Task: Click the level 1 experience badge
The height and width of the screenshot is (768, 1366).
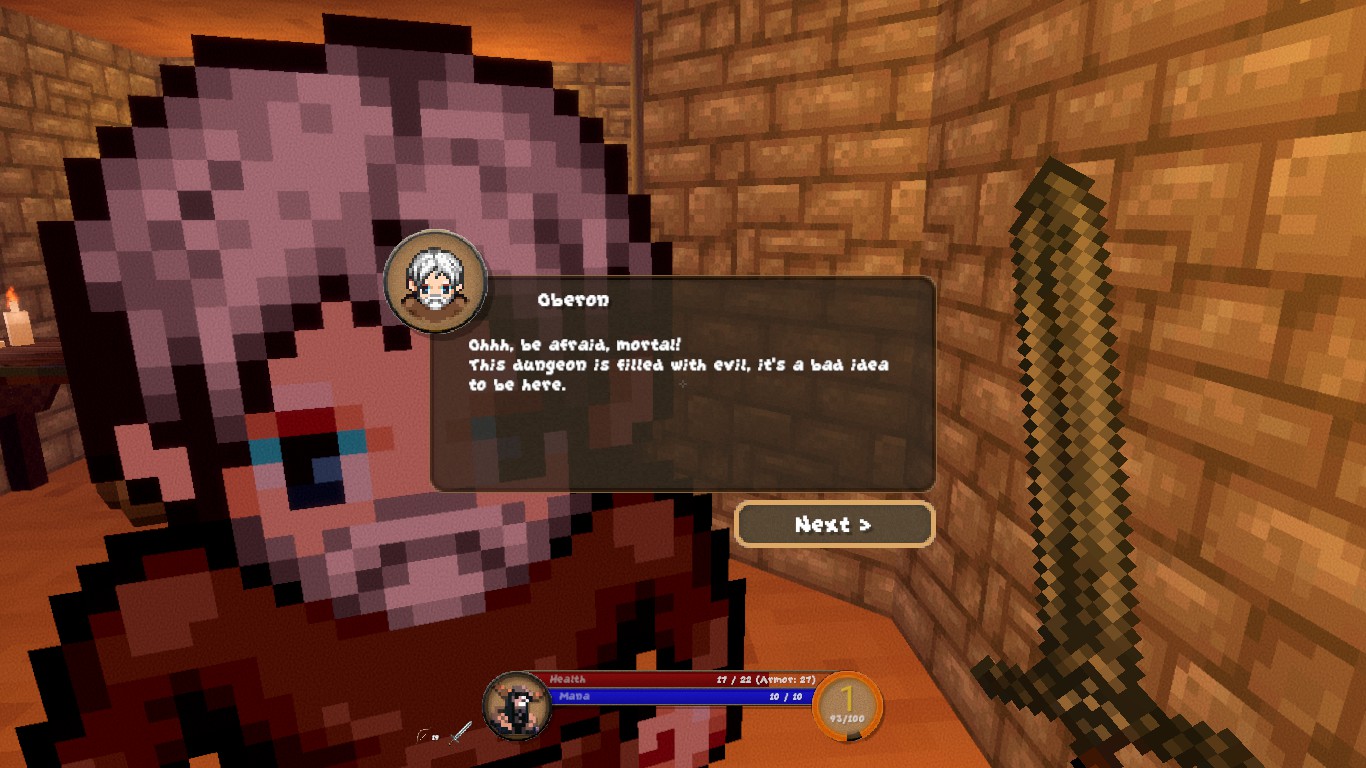Action: coord(847,705)
